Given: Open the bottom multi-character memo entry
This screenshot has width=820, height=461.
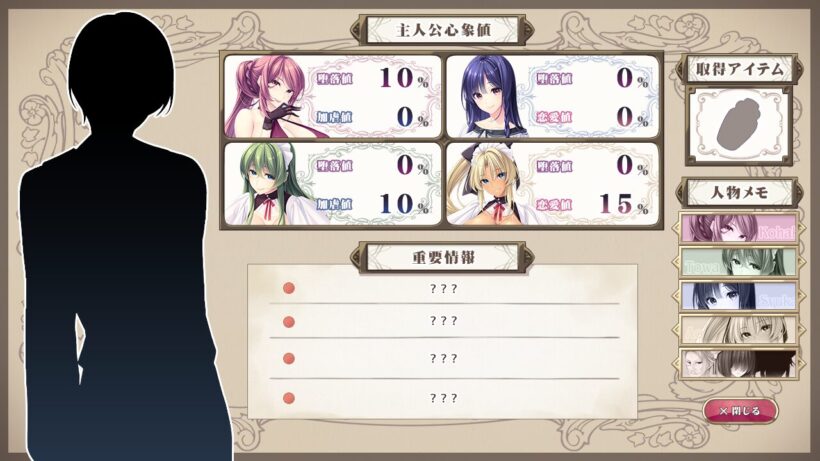Looking at the screenshot, I should pos(738,362).
